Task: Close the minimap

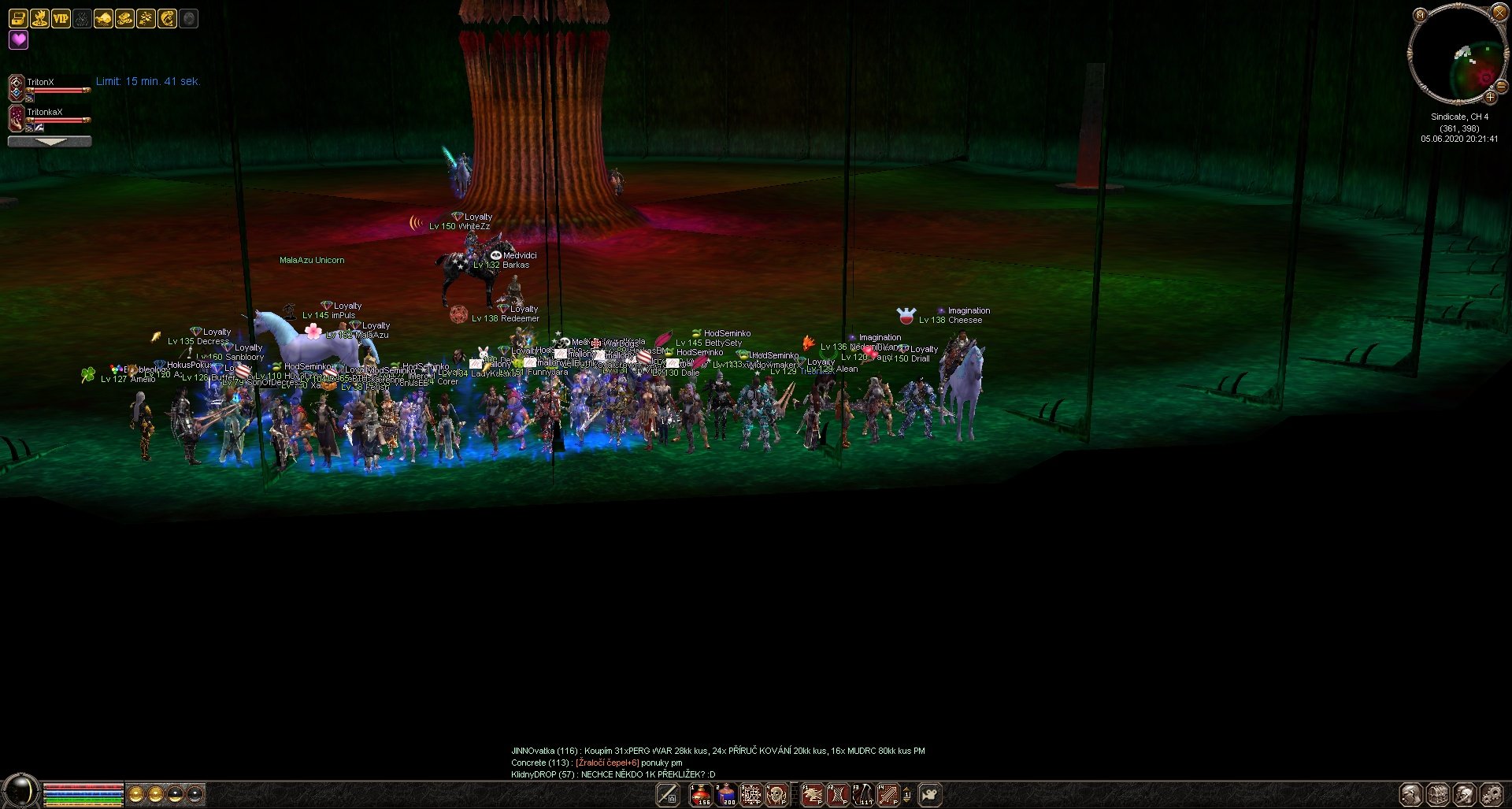Action: pyautogui.click(x=1499, y=12)
